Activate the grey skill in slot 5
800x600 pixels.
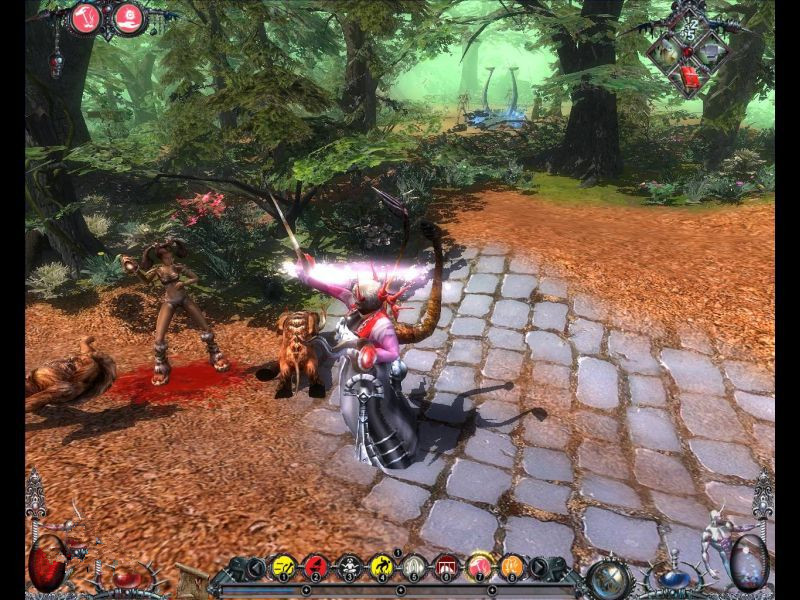[414, 567]
